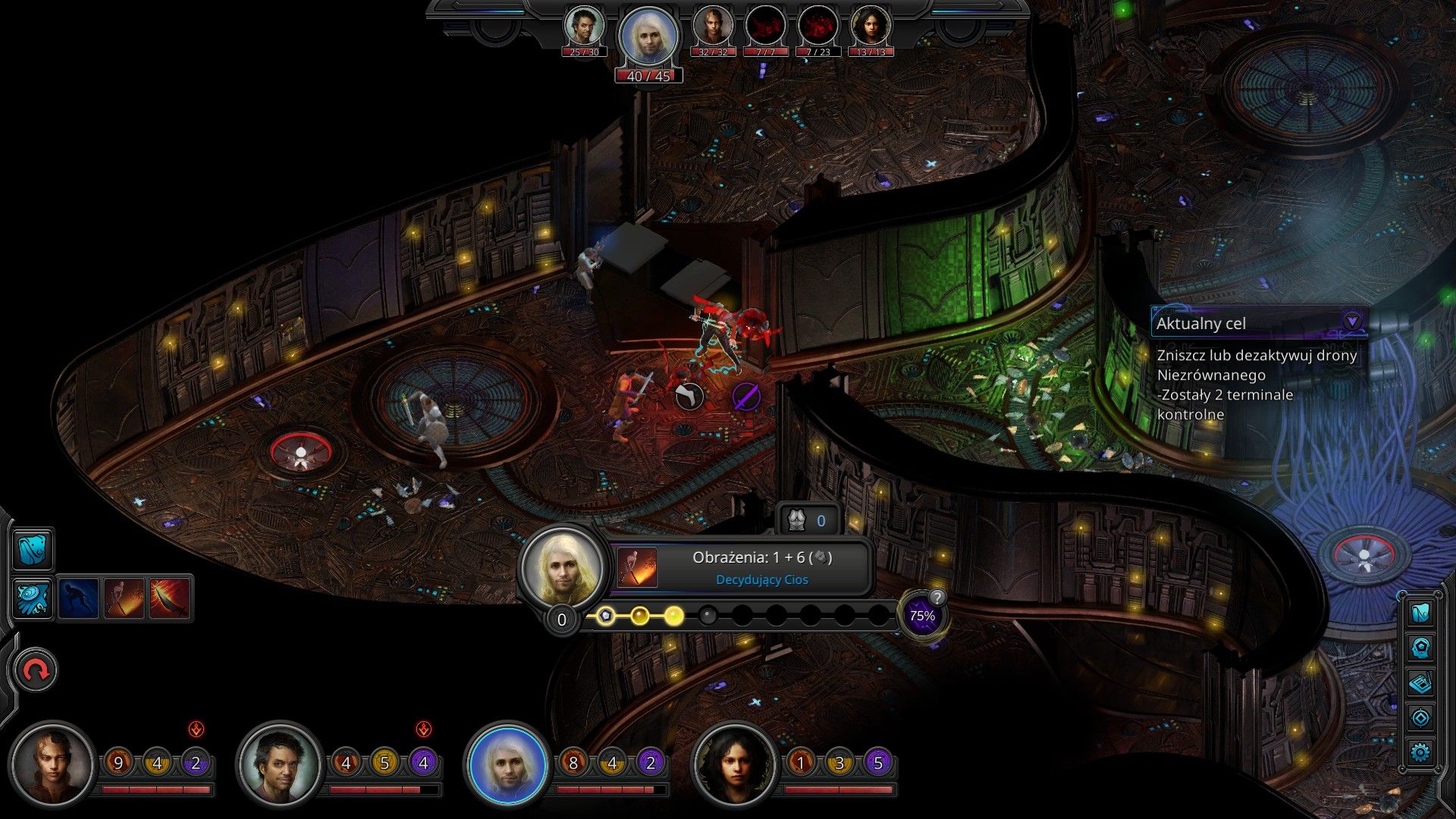Click the Decydujący Cios attack icon
This screenshot has height=819, width=1456.
tap(637, 567)
